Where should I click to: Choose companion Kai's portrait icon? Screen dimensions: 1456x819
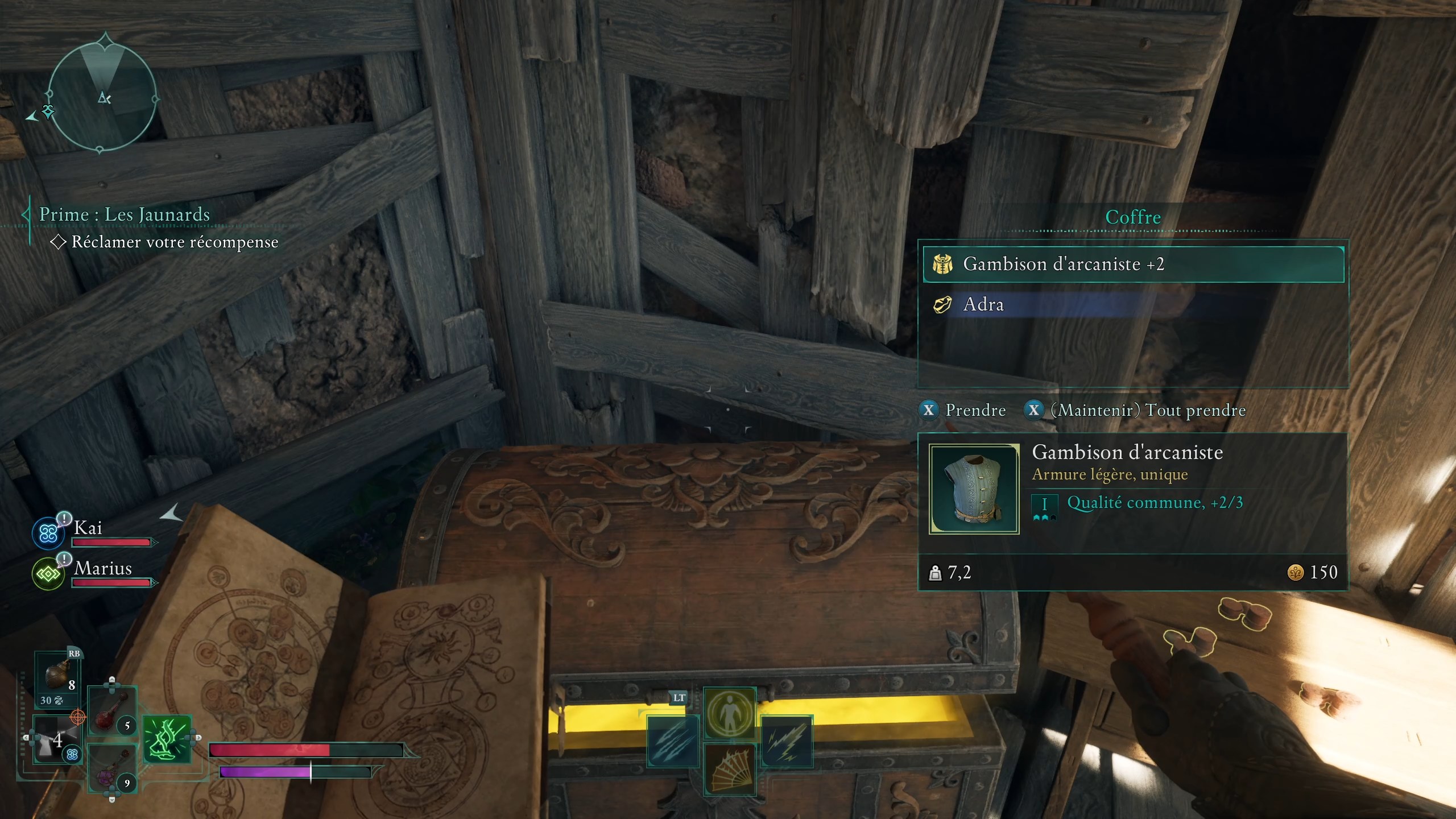(x=48, y=533)
